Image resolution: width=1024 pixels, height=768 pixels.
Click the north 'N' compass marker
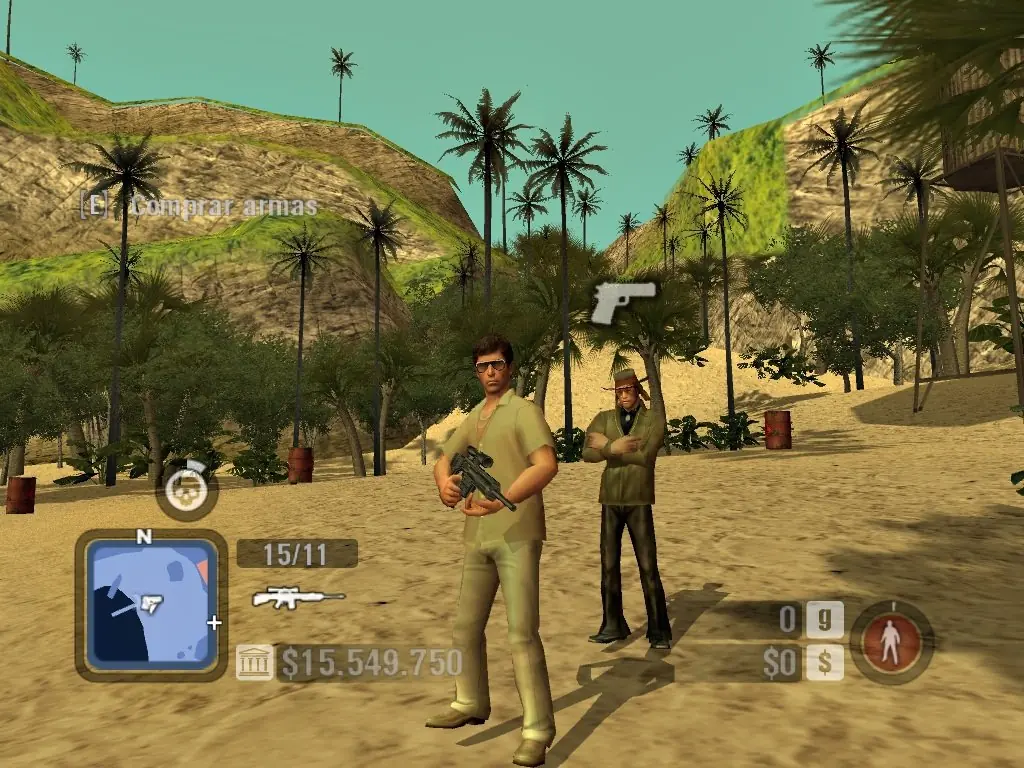[x=144, y=537]
